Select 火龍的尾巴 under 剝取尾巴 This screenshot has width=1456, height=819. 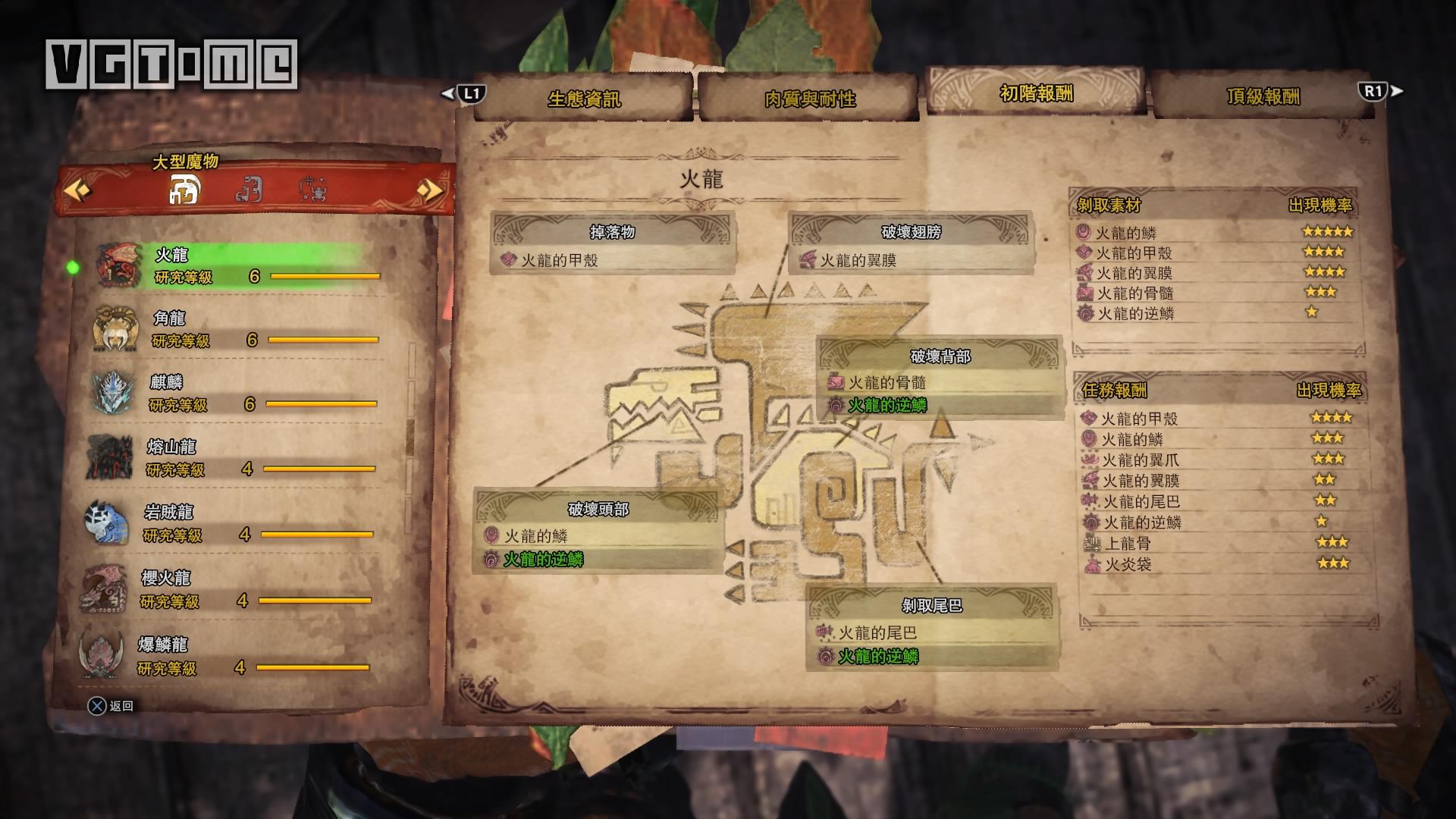point(877,632)
